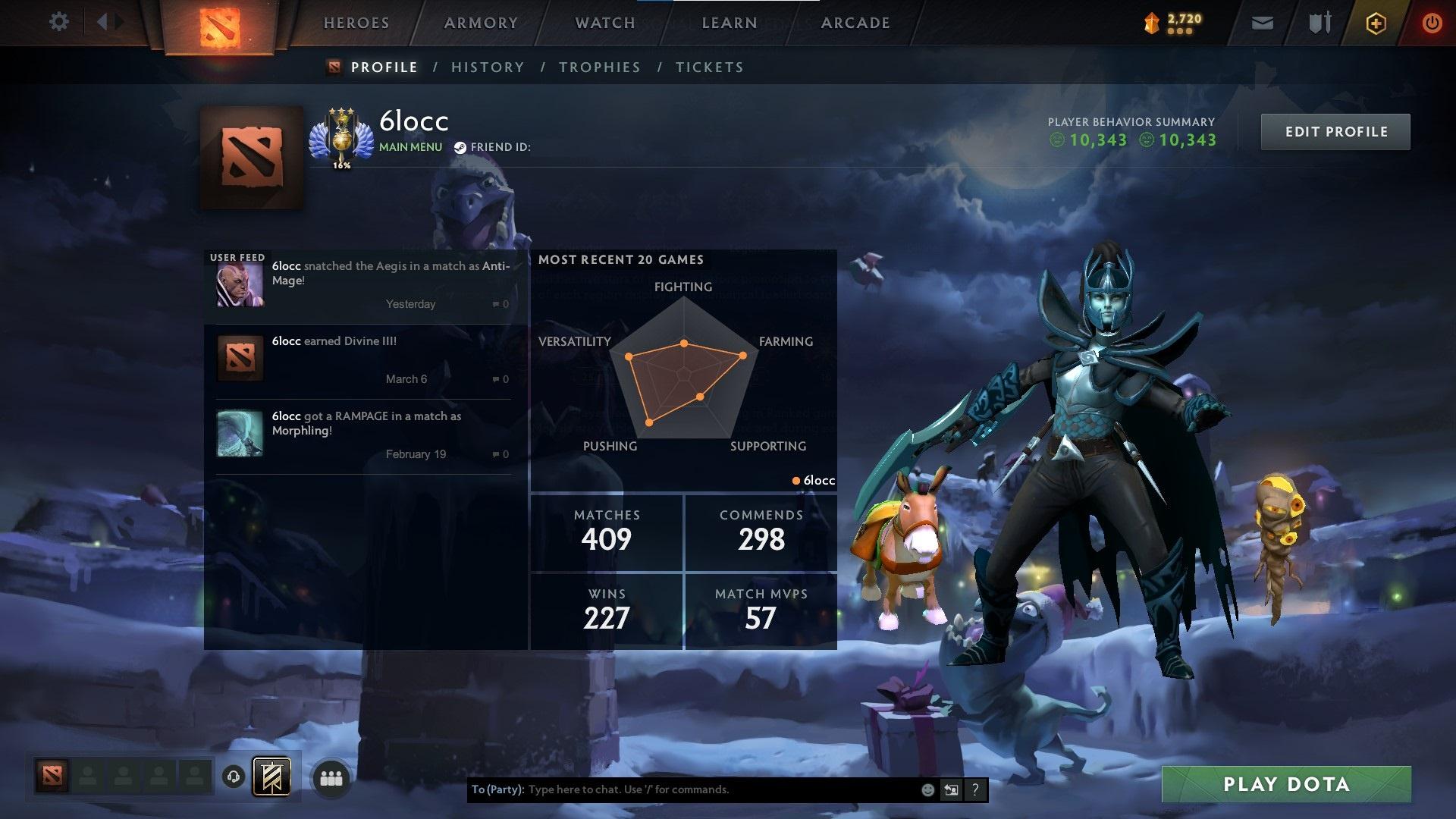Toggle voice chat headset icon

[x=233, y=777]
